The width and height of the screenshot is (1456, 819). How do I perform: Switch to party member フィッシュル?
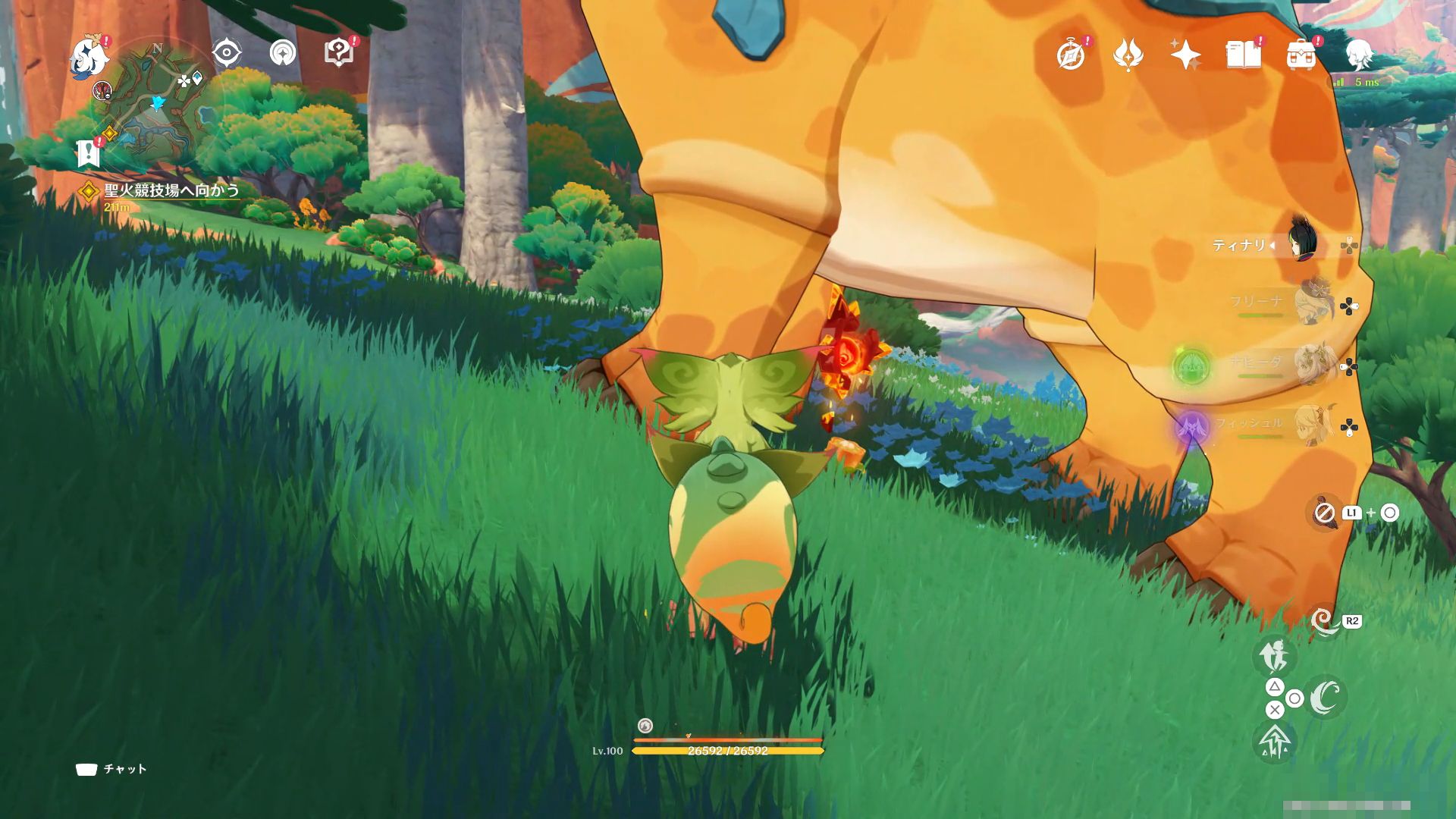coord(1312,425)
